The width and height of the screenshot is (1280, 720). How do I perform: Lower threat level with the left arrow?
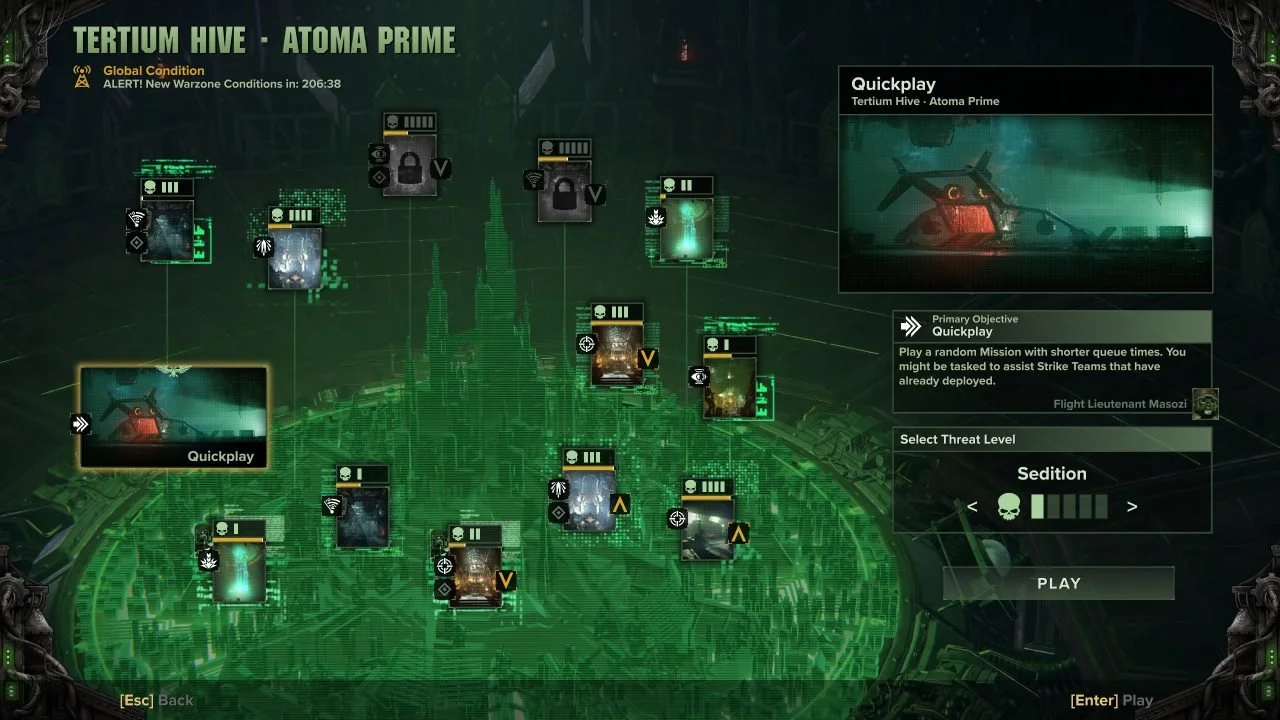point(972,507)
